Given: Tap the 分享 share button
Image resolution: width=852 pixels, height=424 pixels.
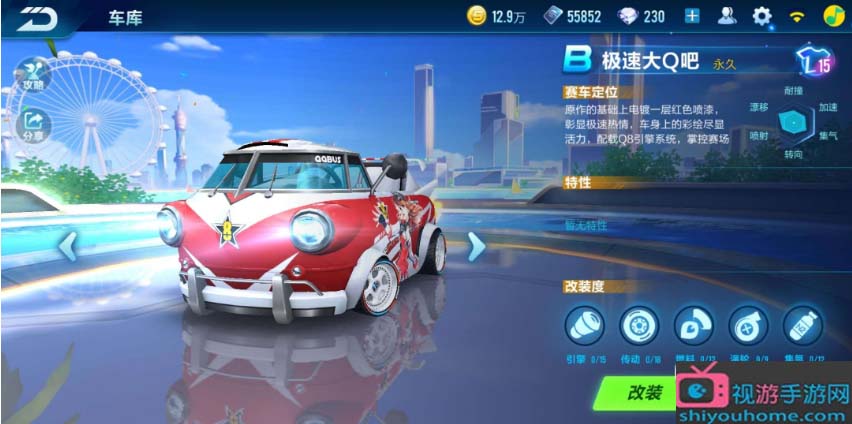Looking at the screenshot, I should (x=33, y=124).
